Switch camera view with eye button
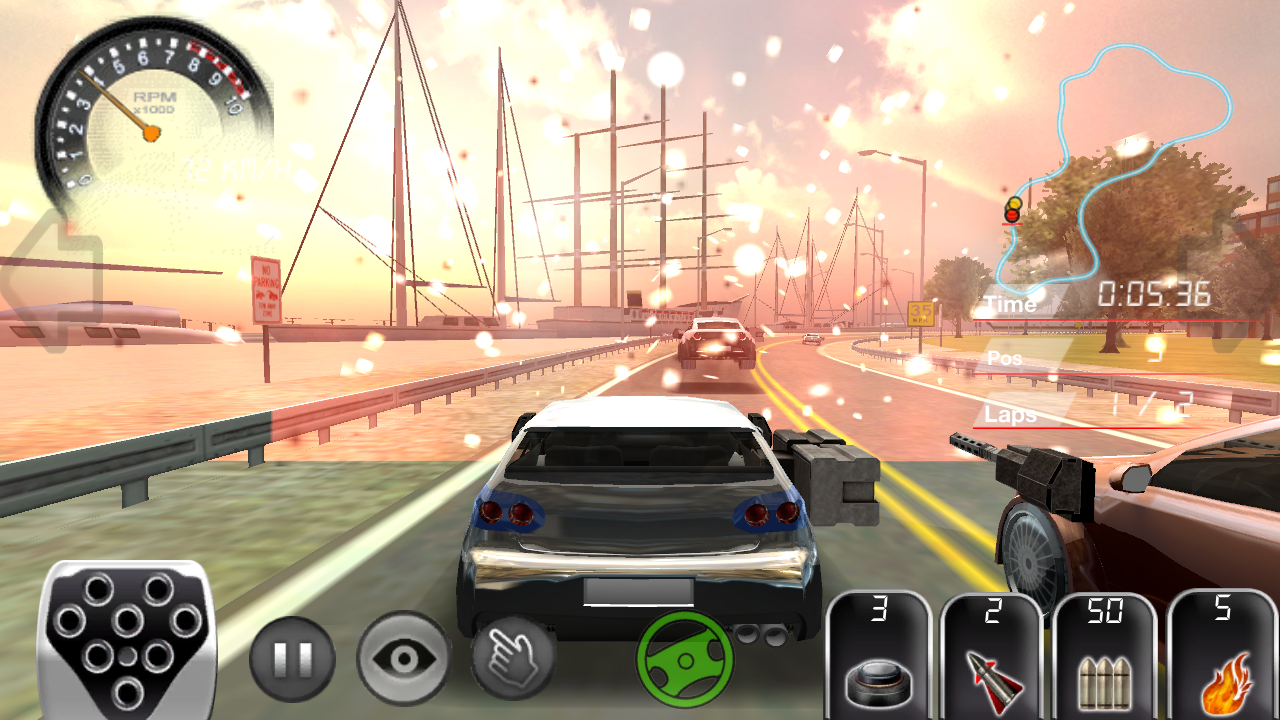The image size is (1280, 720). (x=403, y=659)
